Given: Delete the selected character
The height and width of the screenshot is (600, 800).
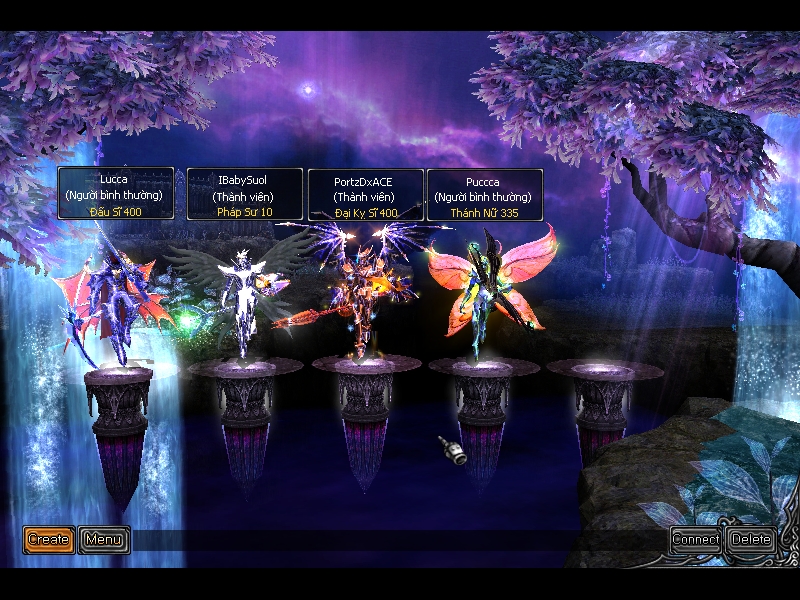Looking at the screenshot, I should tap(751, 540).
